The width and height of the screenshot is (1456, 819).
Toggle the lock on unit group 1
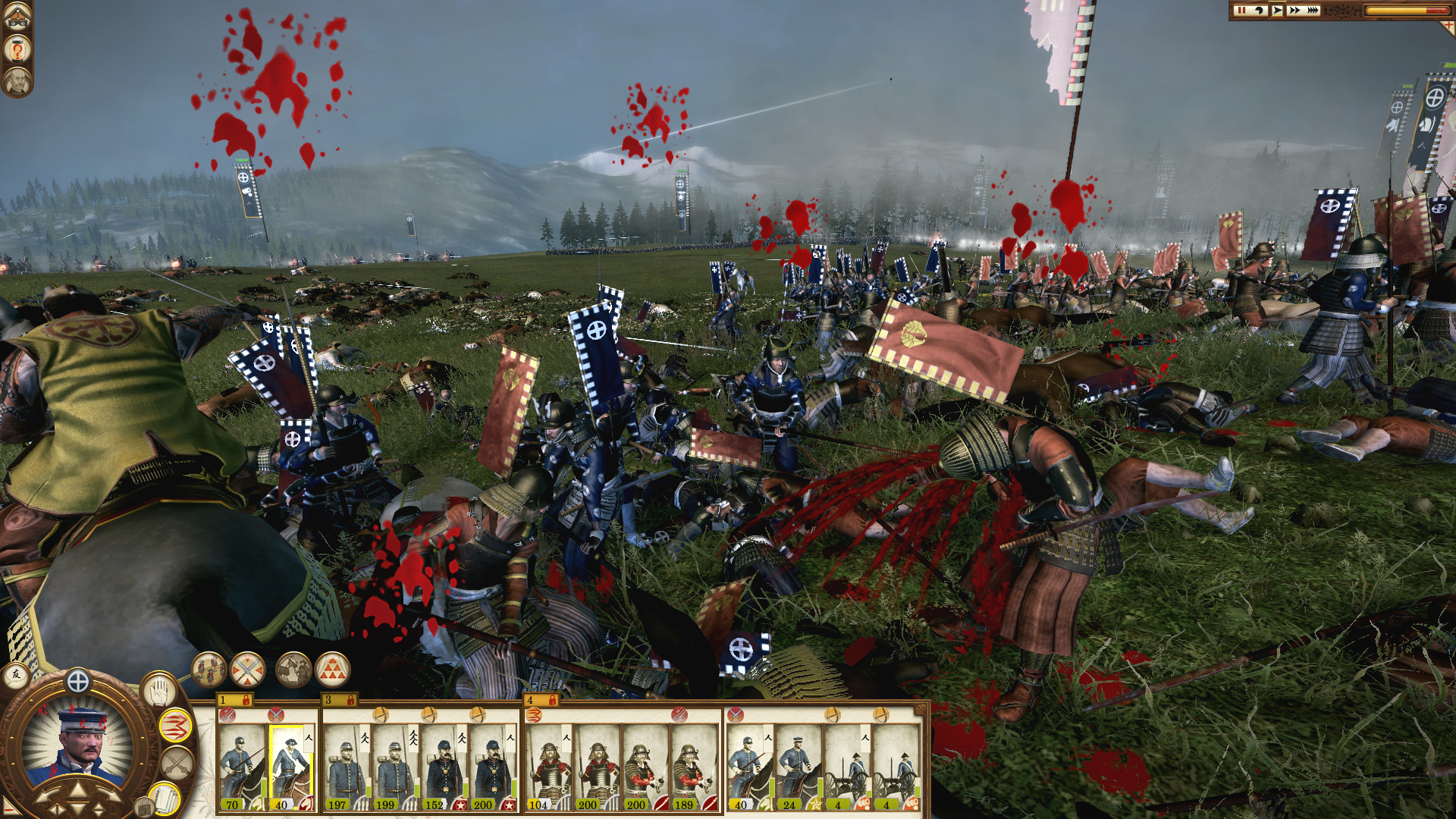point(246,701)
